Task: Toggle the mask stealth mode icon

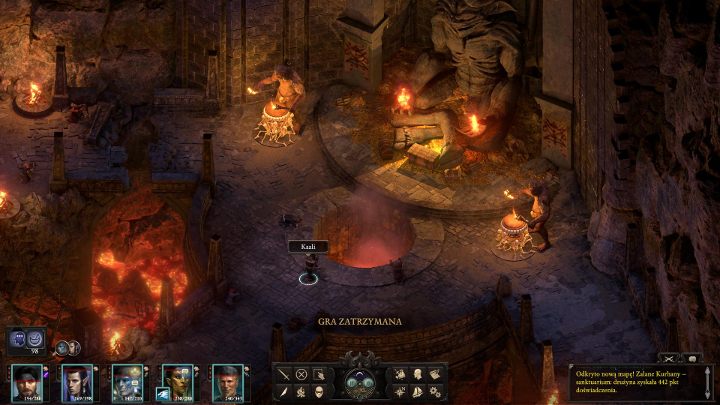Action: click(x=319, y=390)
